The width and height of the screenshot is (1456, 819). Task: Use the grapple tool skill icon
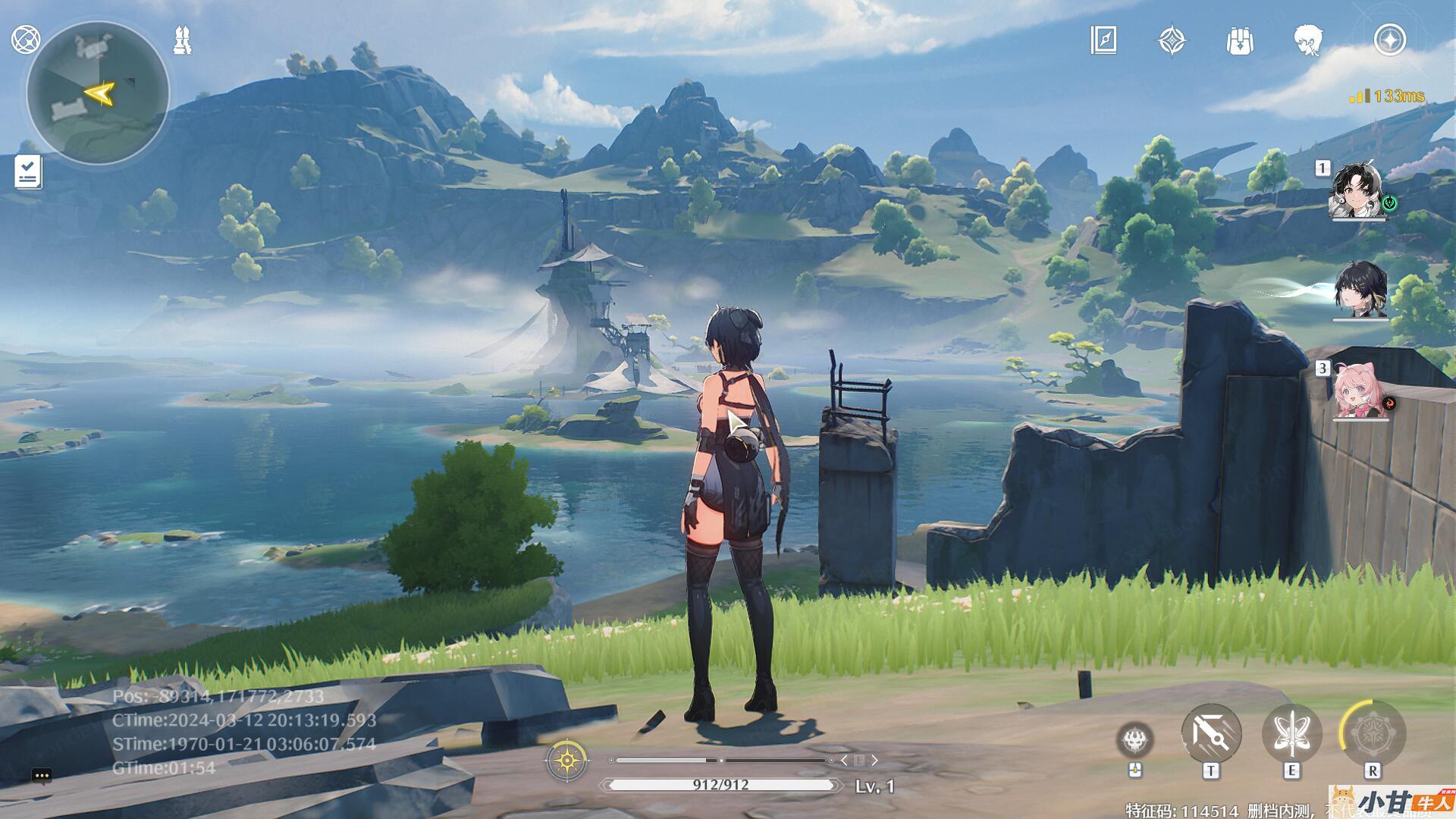click(x=1211, y=734)
